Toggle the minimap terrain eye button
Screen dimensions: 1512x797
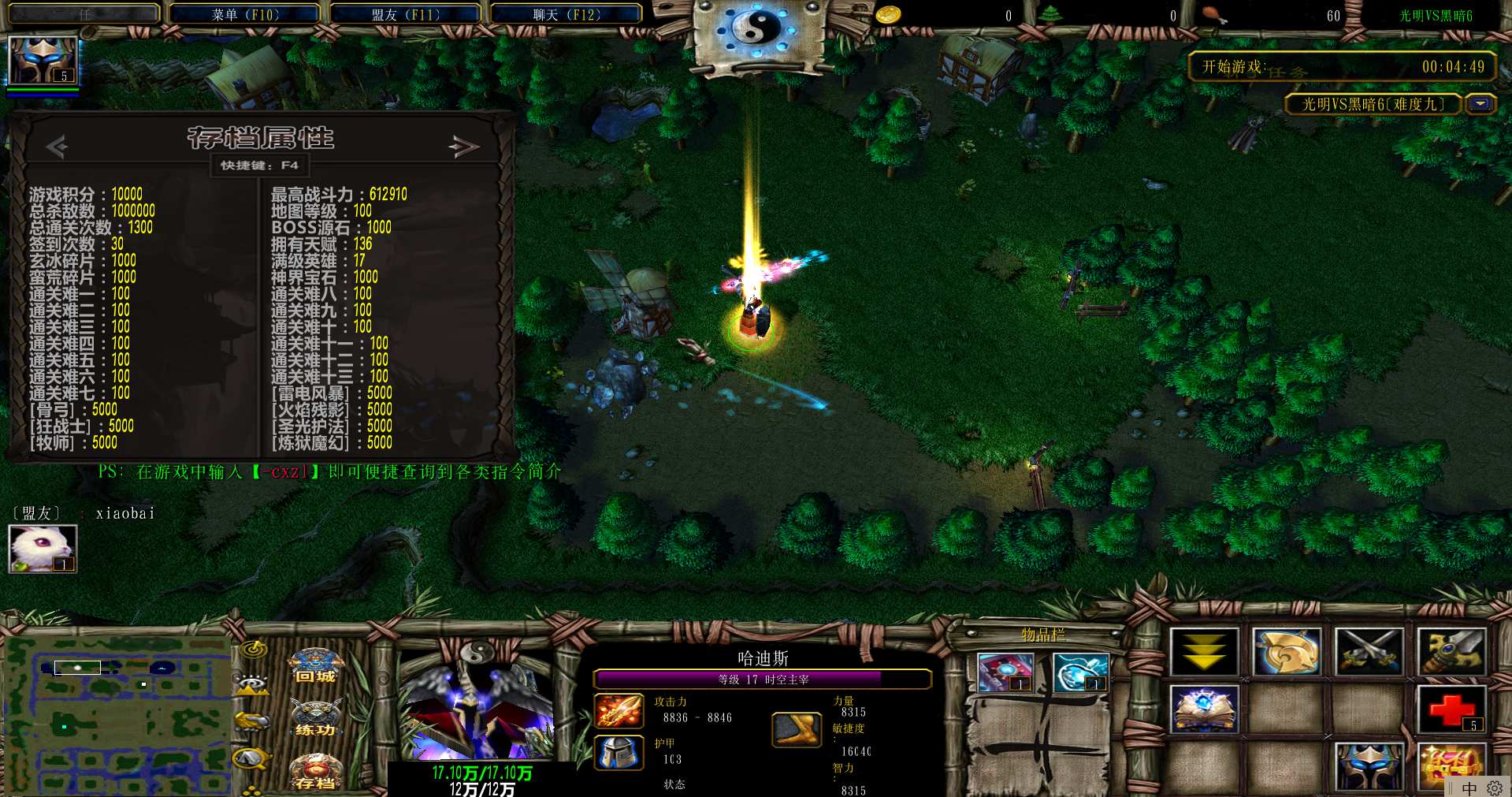[252, 684]
